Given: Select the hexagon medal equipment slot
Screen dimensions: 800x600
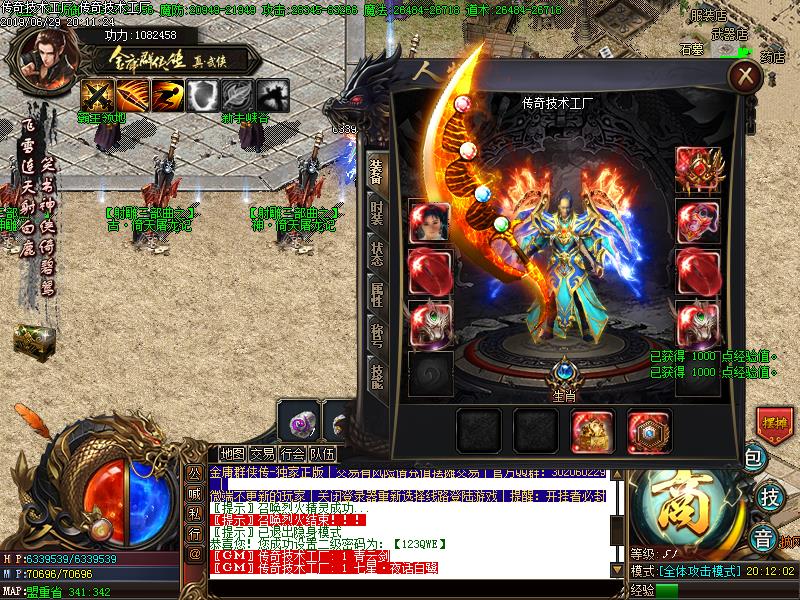Looking at the screenshot, I should coord(649,431).
